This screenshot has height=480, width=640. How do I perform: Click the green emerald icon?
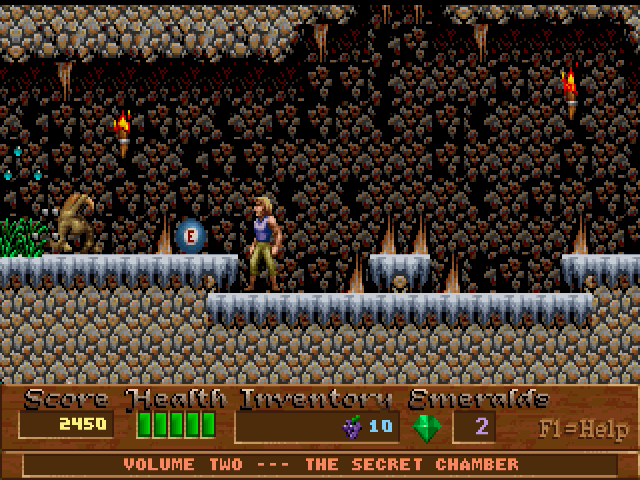pos(426,427)
